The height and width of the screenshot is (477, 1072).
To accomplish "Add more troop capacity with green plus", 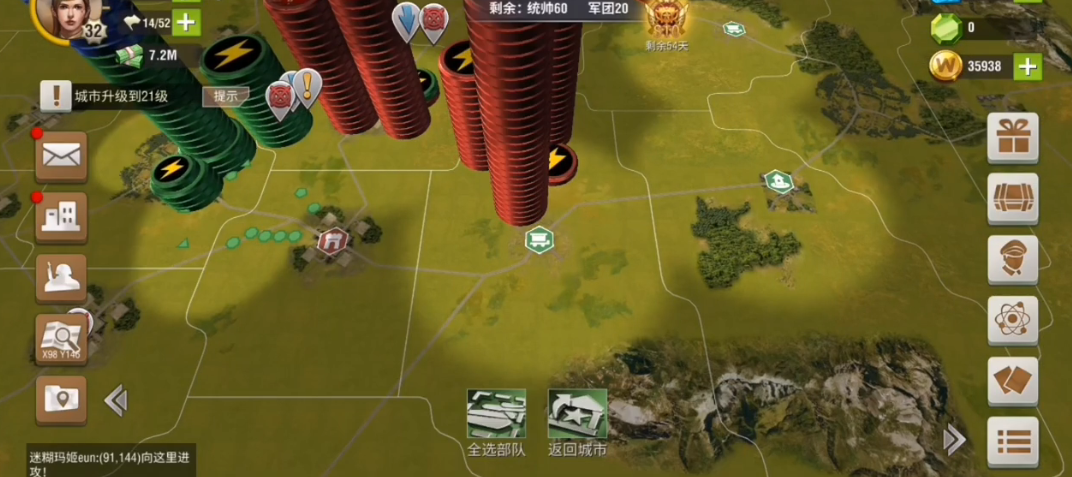I will click(187, 22).
